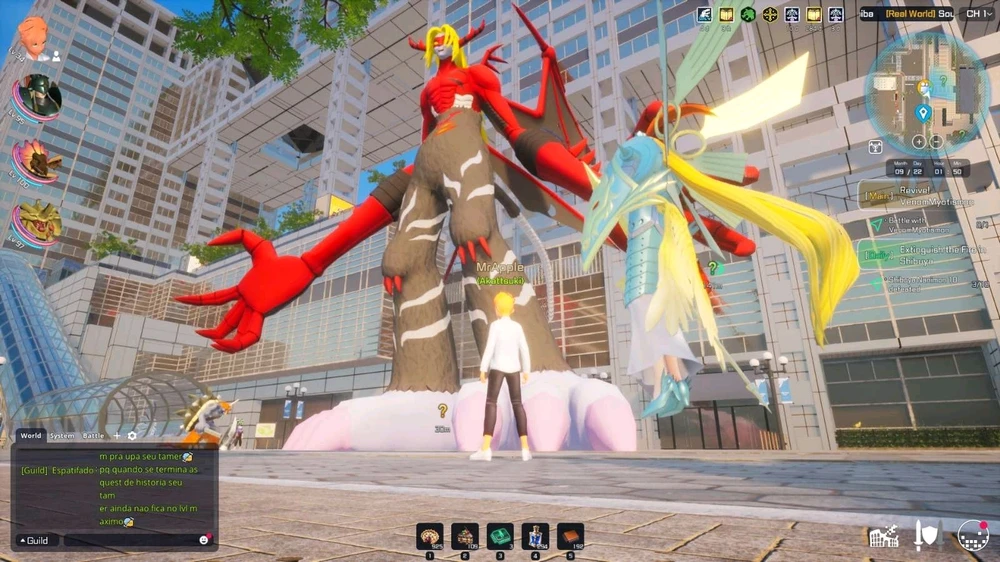Switch to the System chat tab
Viewport: 1000px width, 562px height.
tap(62, 436)
